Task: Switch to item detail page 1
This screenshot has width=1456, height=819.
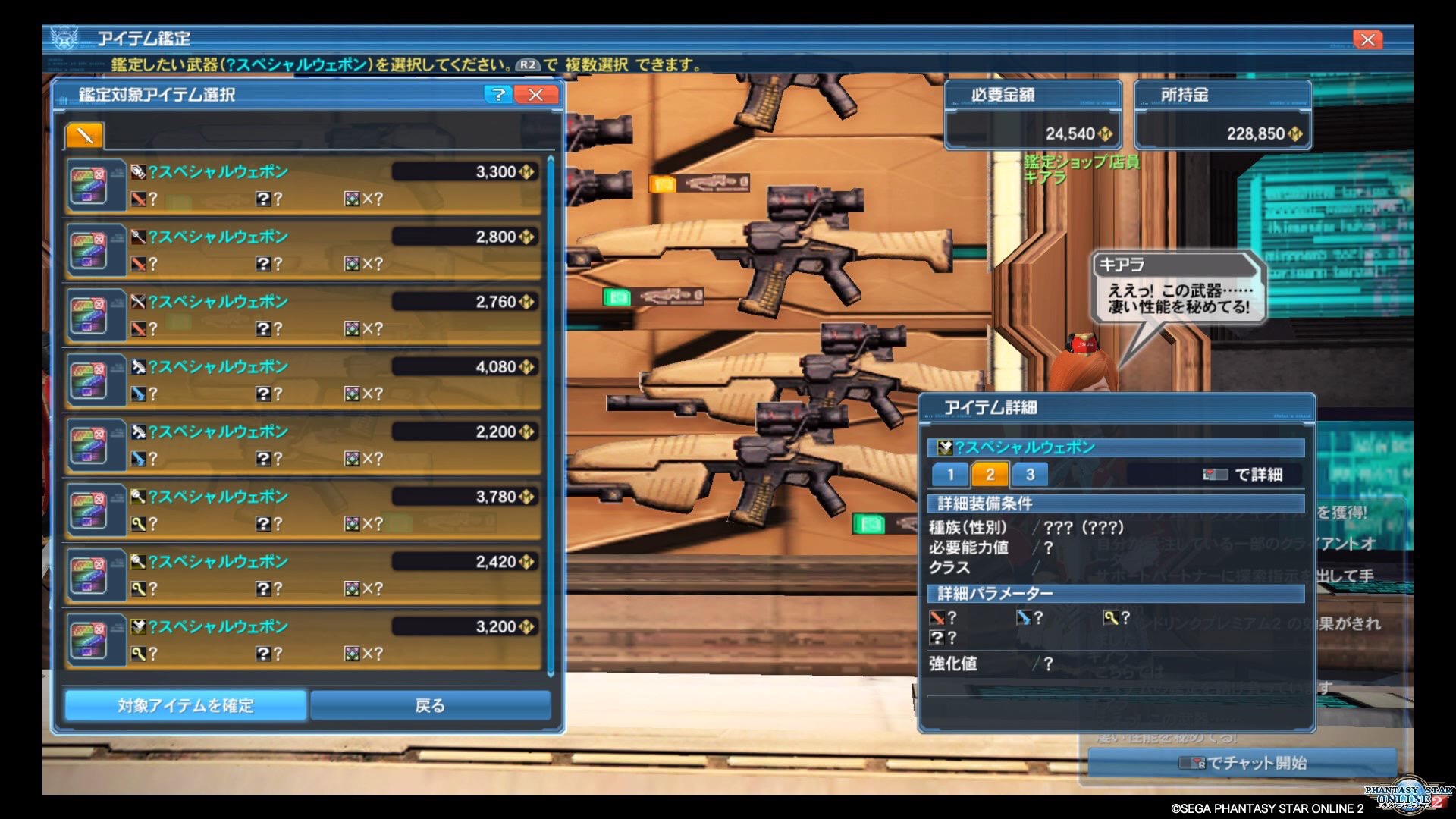Action: [x=949, y=475]
